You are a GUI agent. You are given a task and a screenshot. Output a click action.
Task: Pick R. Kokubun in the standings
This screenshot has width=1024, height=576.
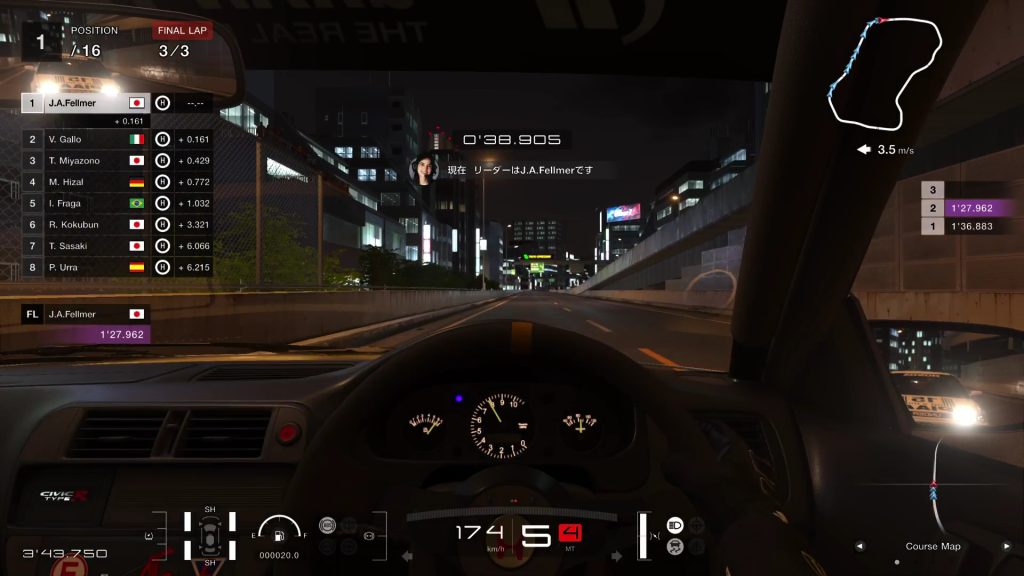click(85, 224)
